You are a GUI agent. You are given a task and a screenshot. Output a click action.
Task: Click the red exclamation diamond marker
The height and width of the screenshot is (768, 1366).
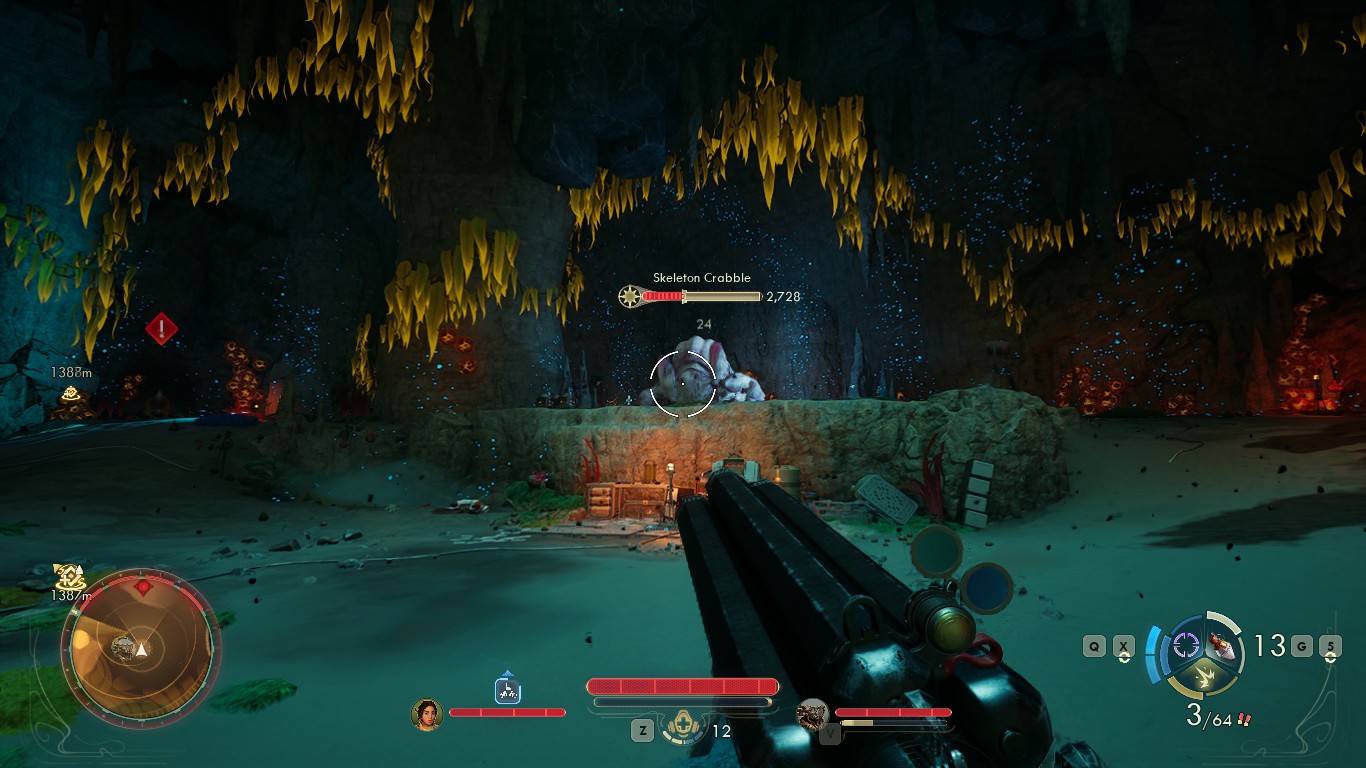(x=160, y=328)
